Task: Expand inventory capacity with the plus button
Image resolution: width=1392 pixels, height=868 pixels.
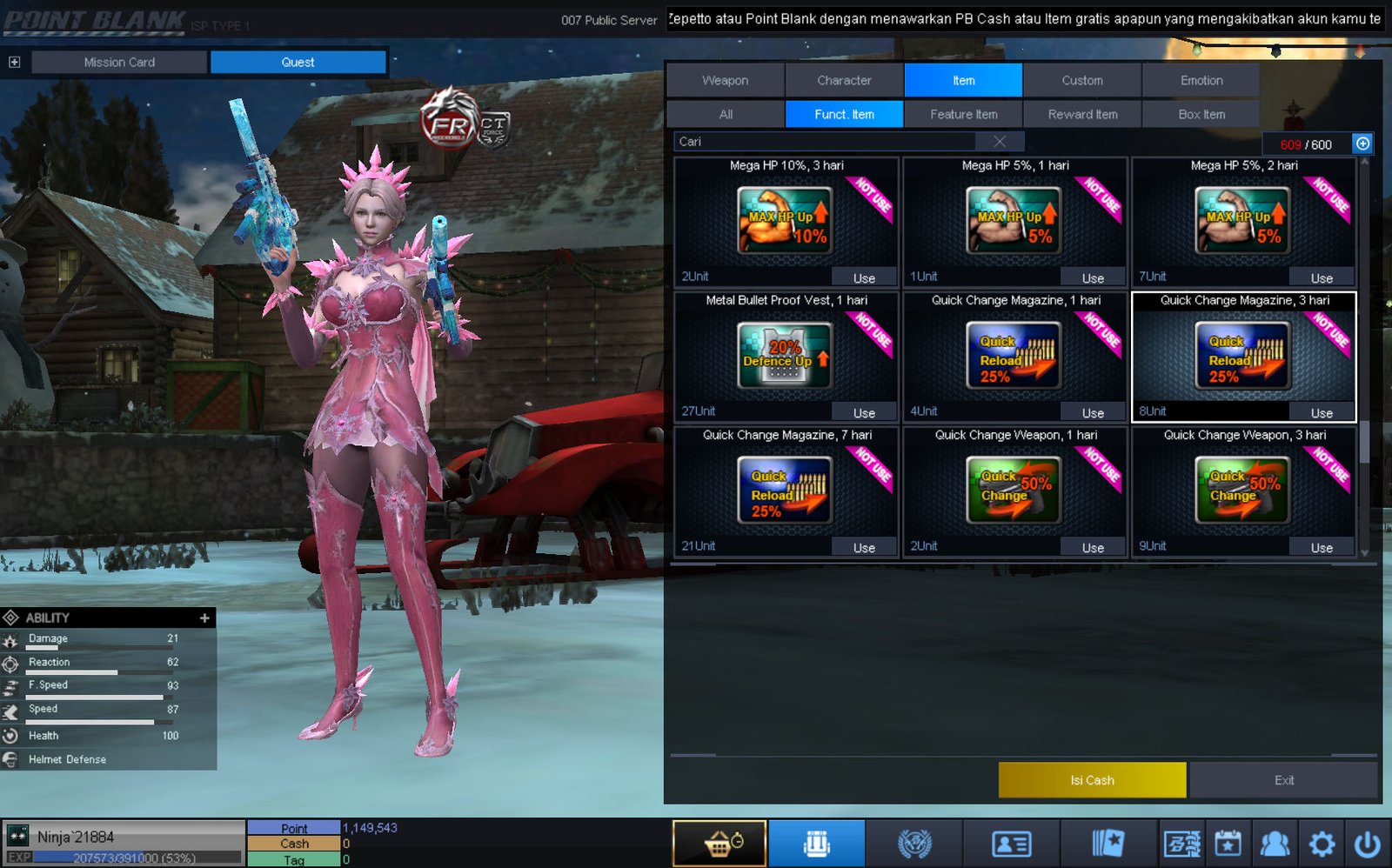Action: 1362,144
